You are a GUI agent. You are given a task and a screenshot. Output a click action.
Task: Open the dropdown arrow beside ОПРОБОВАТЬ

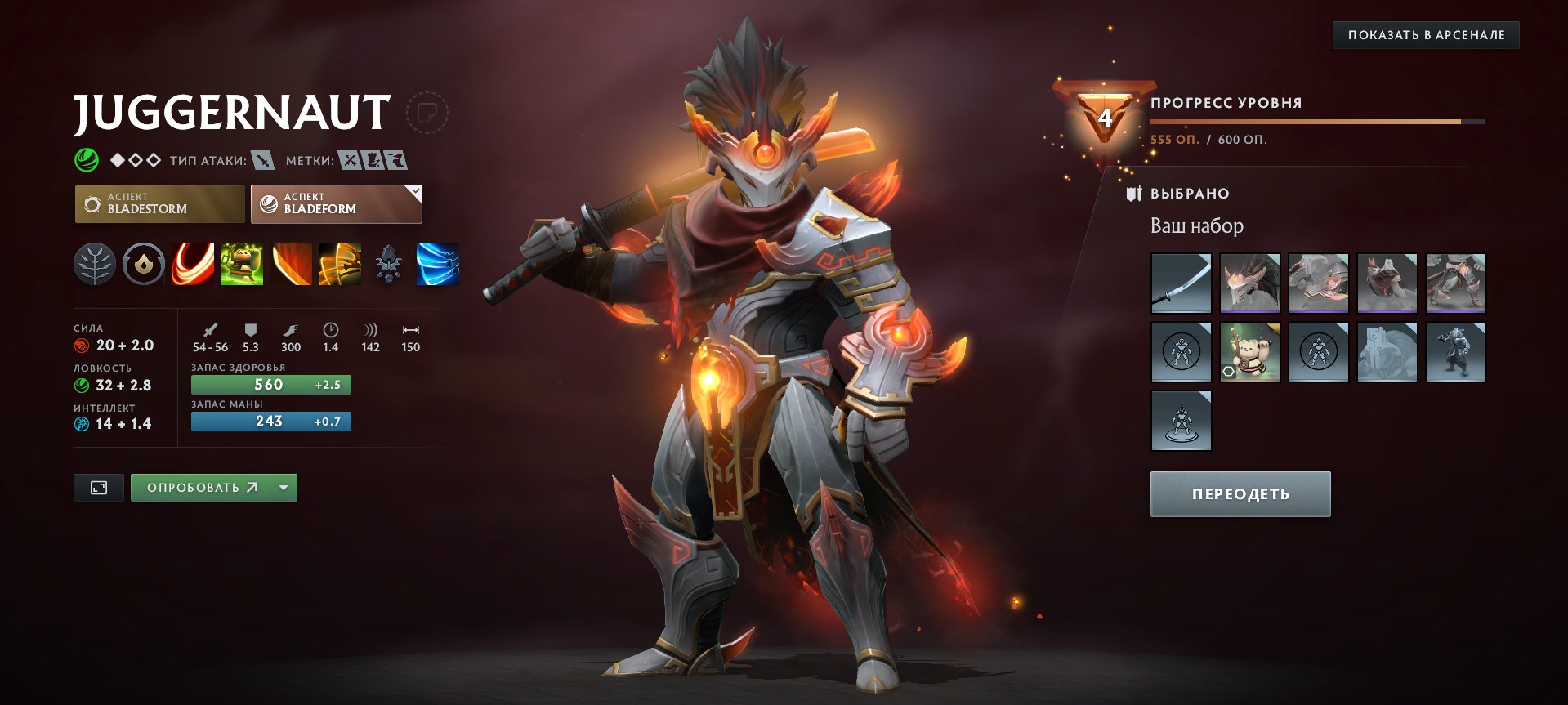(x=283, y=487)
